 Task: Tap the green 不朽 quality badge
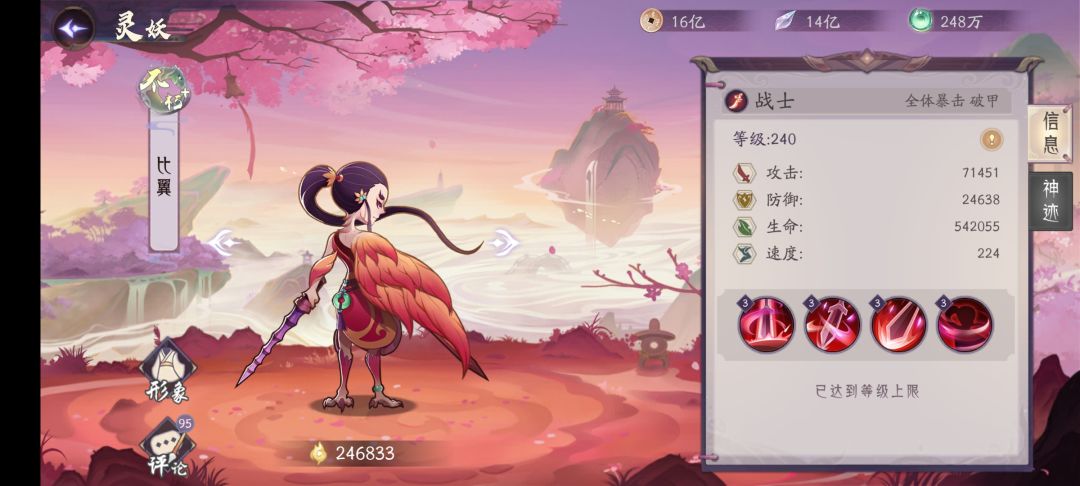coord(164,89)
